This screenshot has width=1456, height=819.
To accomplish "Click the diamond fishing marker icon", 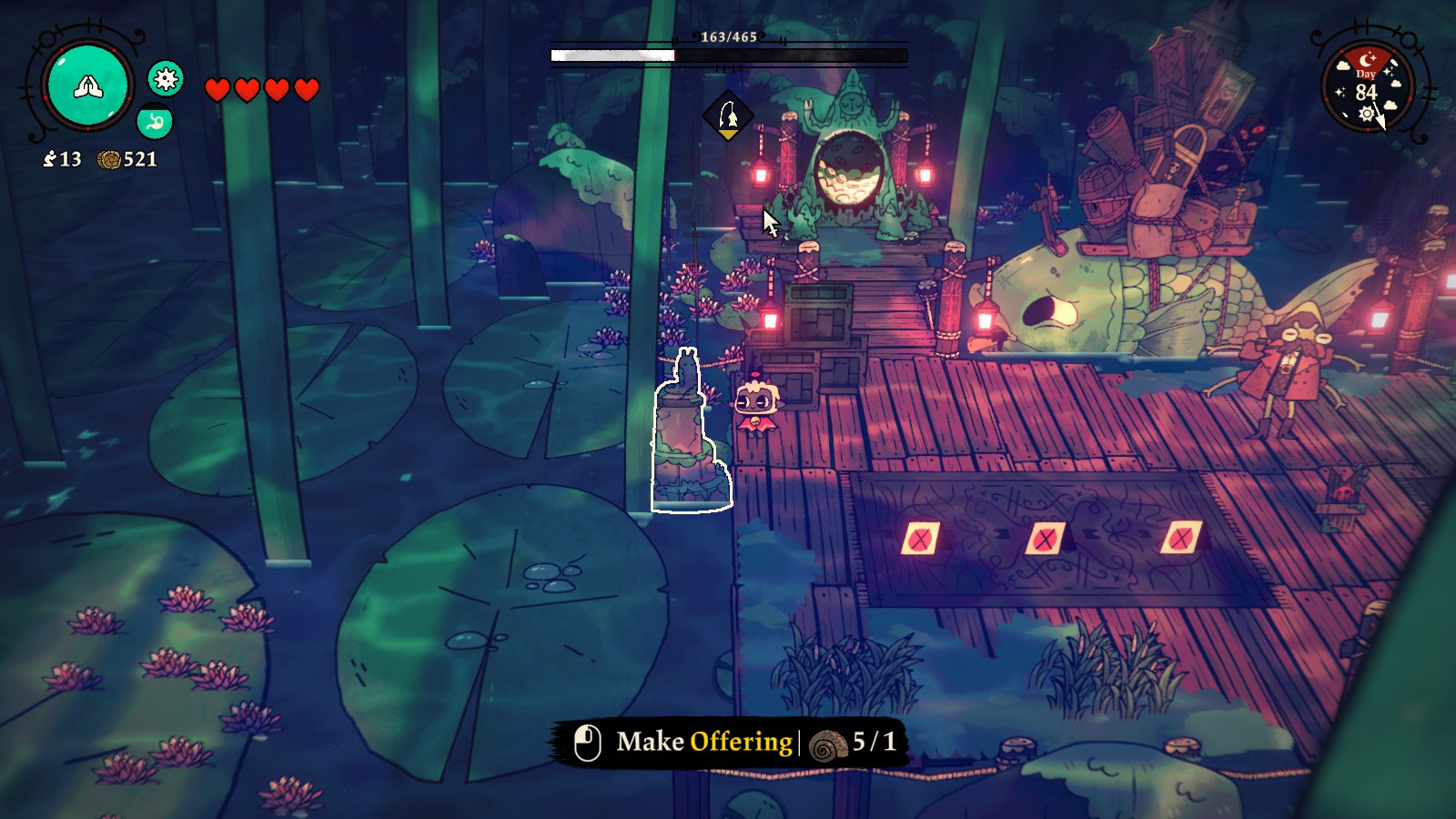I will [x=728, y=116].
